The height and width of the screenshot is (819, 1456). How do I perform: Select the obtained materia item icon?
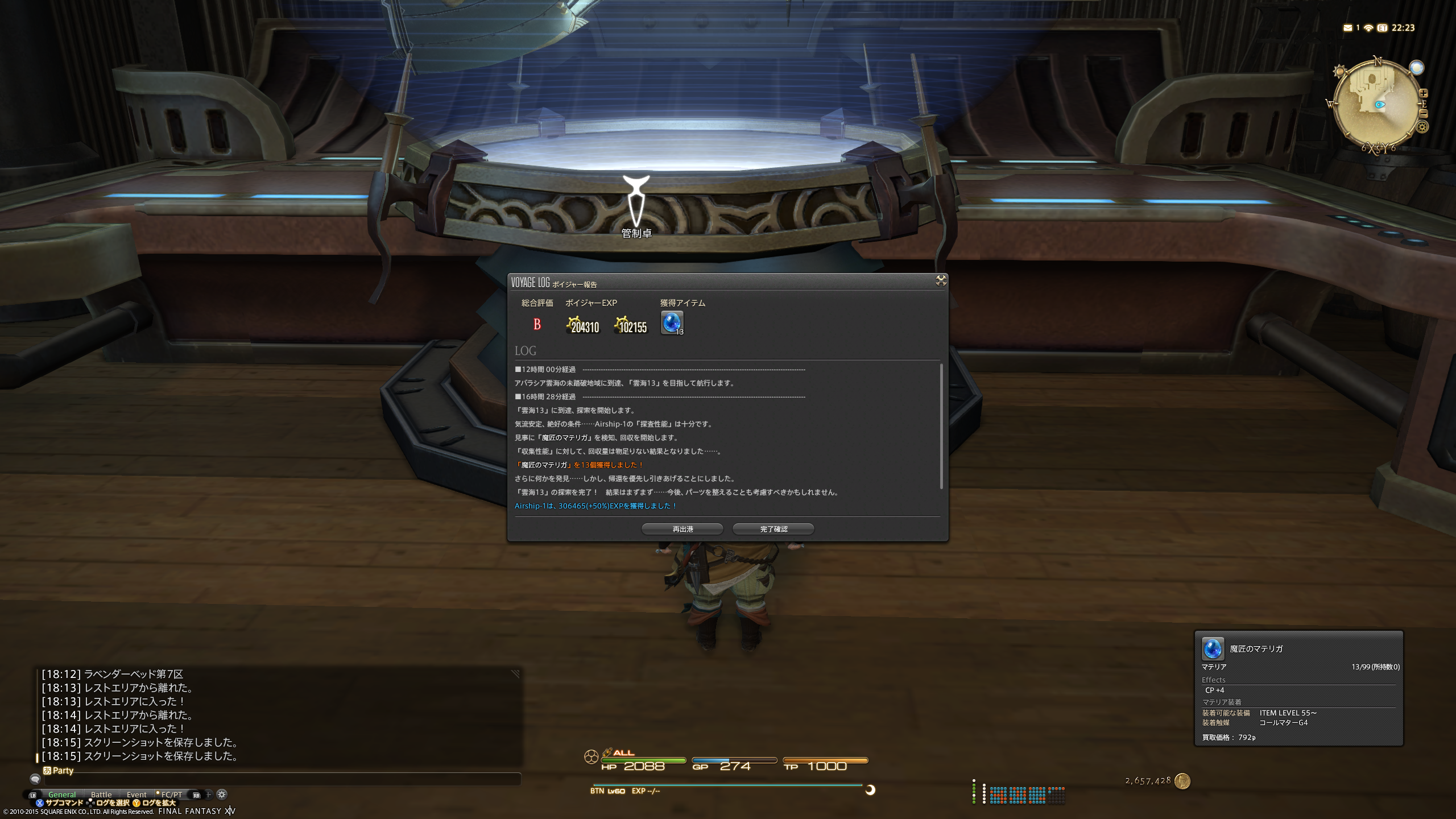coord(672,322)
